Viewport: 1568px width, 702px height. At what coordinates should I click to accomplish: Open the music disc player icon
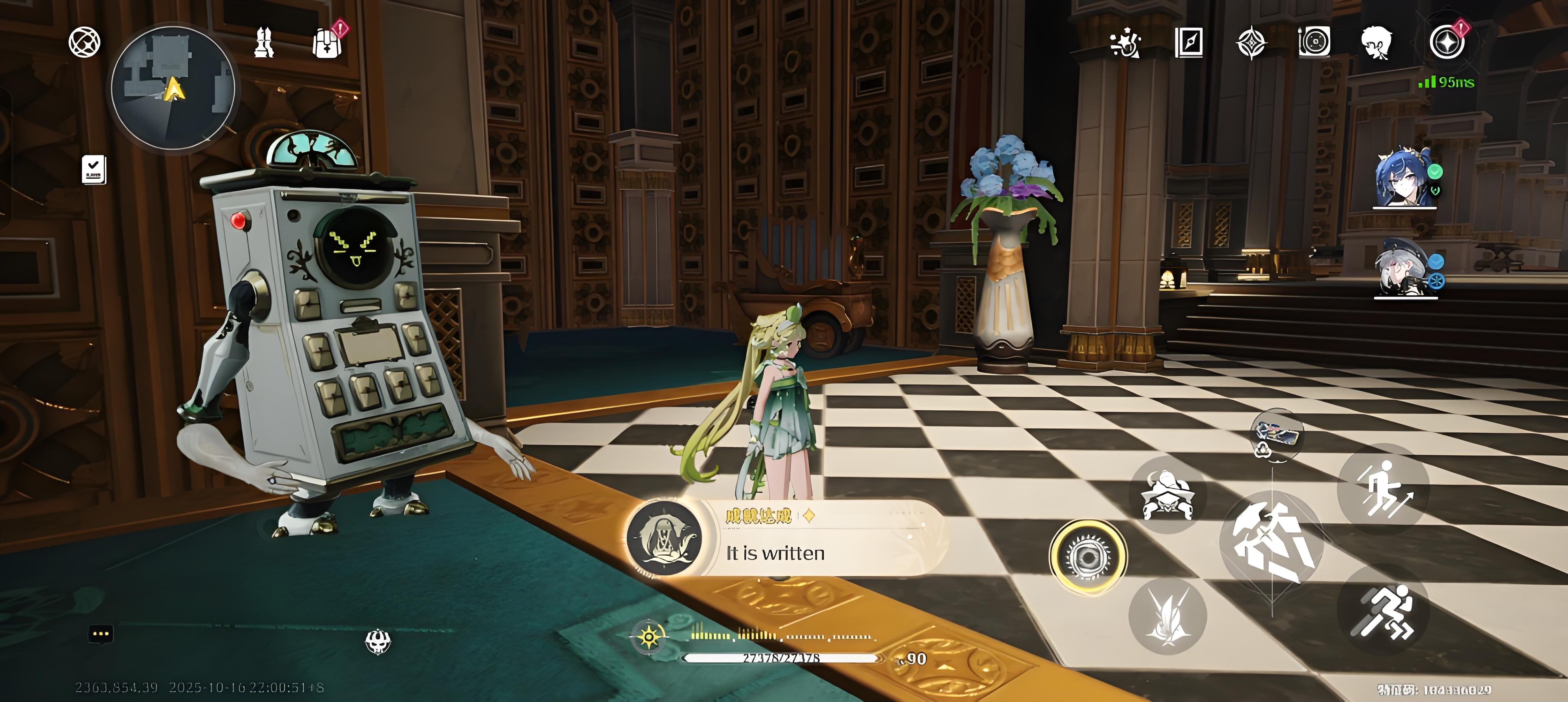pos(1314,43)
